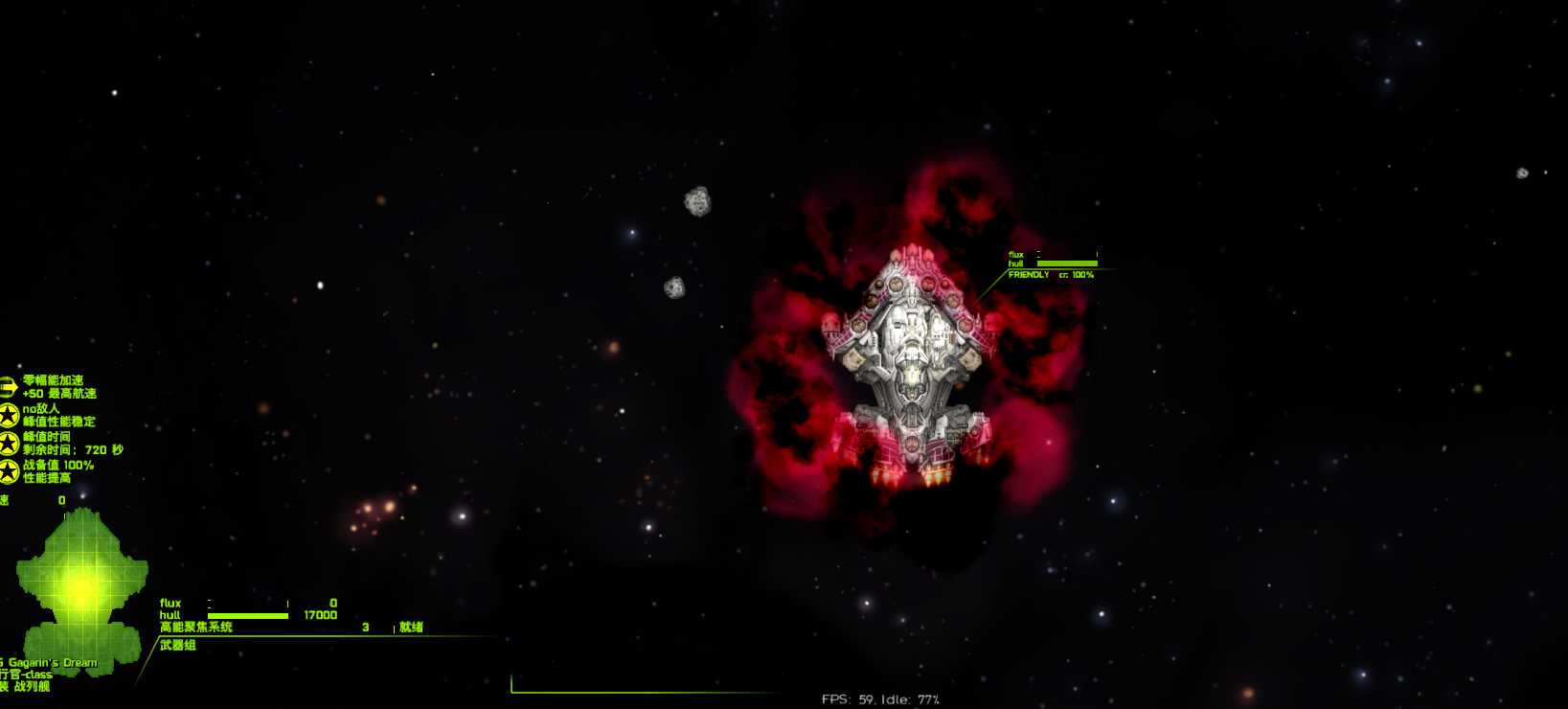Select the FRIENDLY ship target info tag

pyautogui.click(x=1028, y=275)
